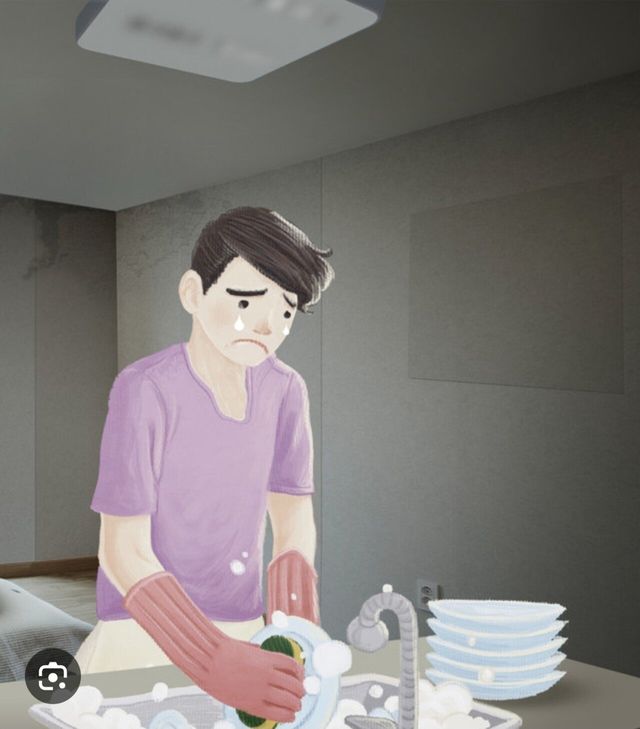Screen dimensions: 640x729
Task: Open the Google Lens image search icon
Action: pos(53,677)
